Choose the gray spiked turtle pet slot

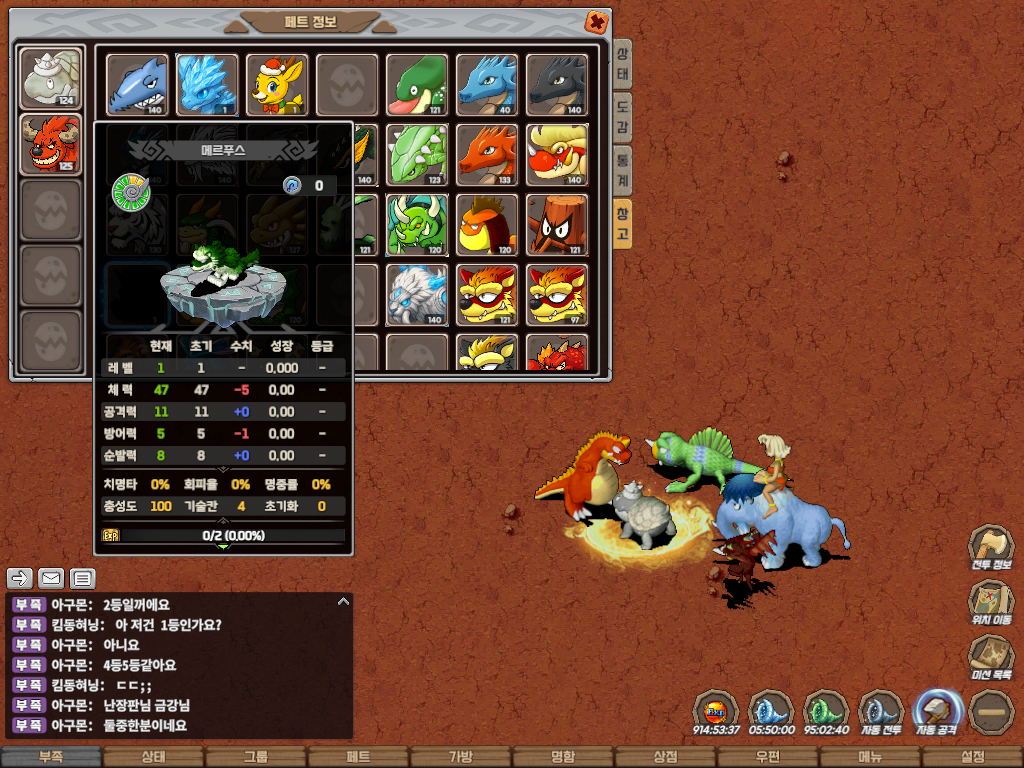click(x=51, y=78)
